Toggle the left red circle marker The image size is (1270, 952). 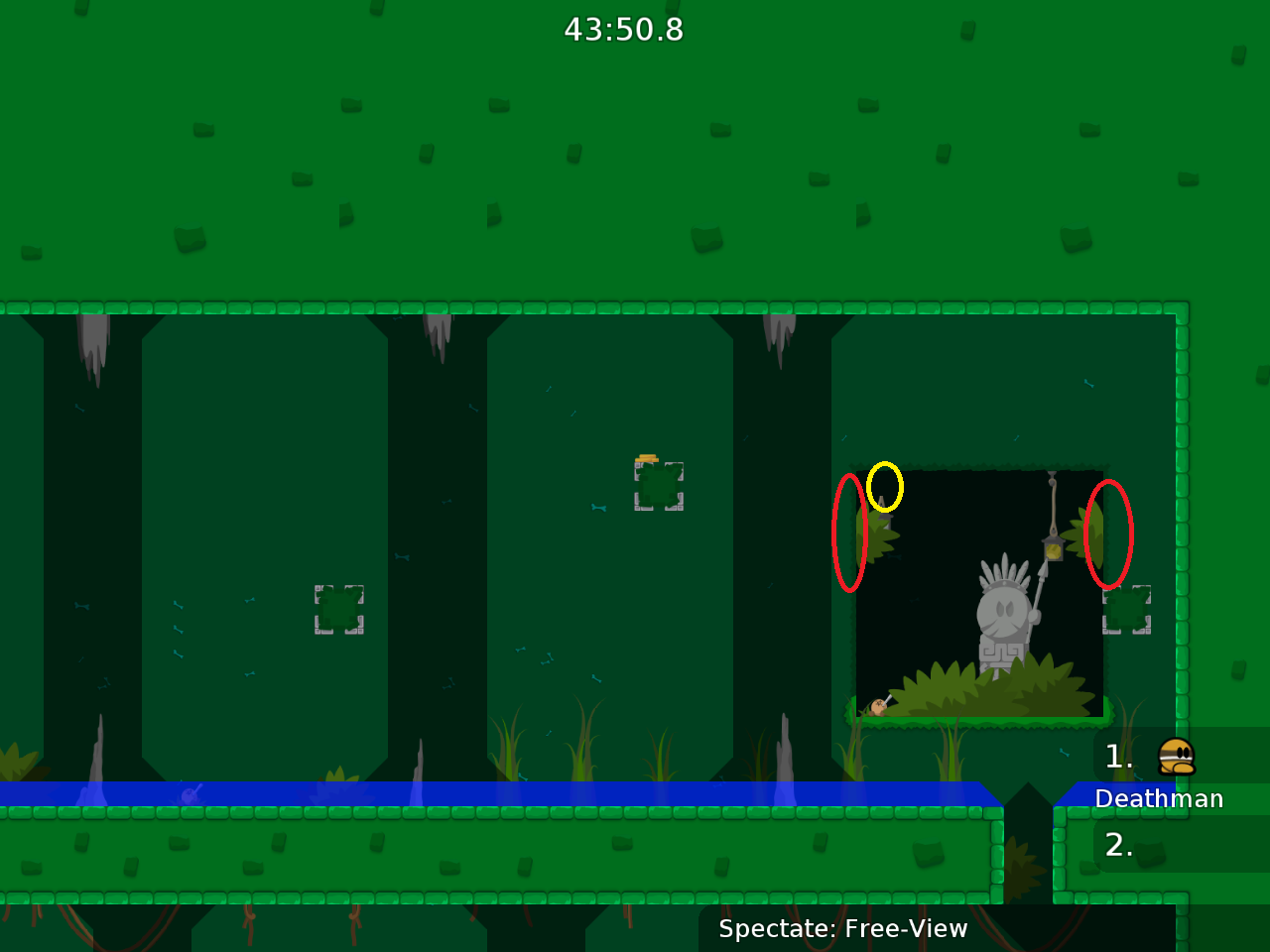(x=849, y=534)
